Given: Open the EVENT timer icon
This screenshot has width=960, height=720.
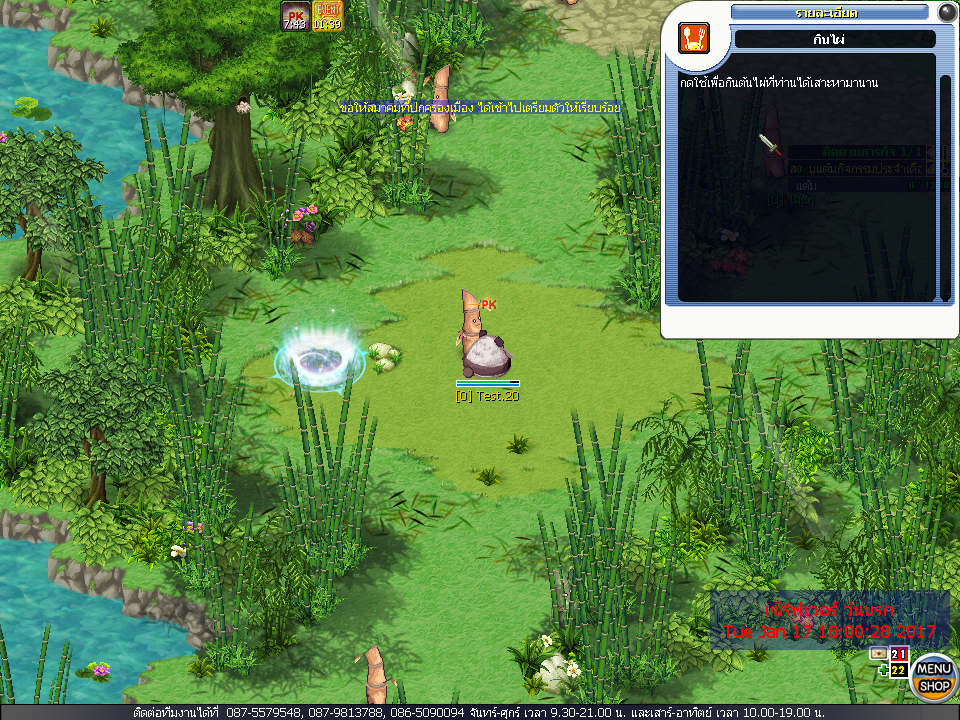Looking at the screenshot, I should tap(327, 16).
